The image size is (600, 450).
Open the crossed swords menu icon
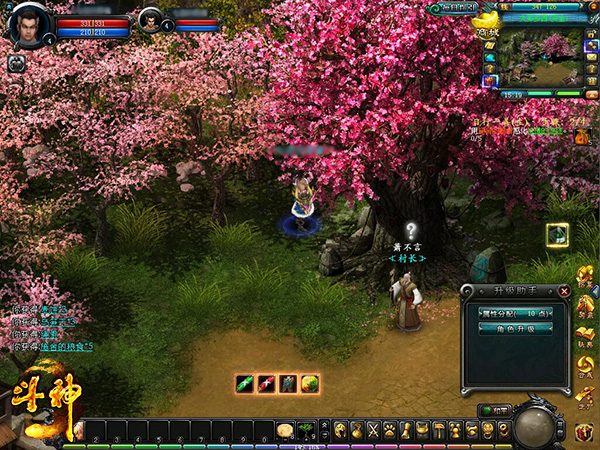[374, 430]
